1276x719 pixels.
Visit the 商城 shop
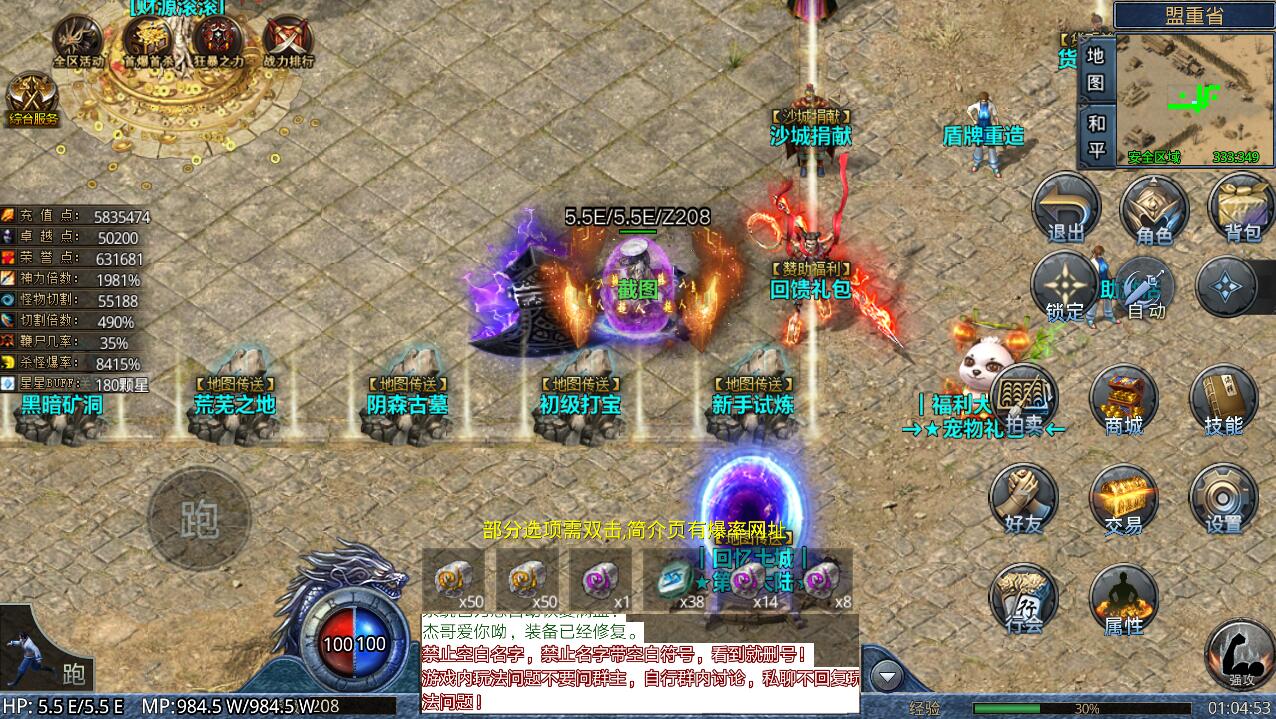click(1123, 400)
